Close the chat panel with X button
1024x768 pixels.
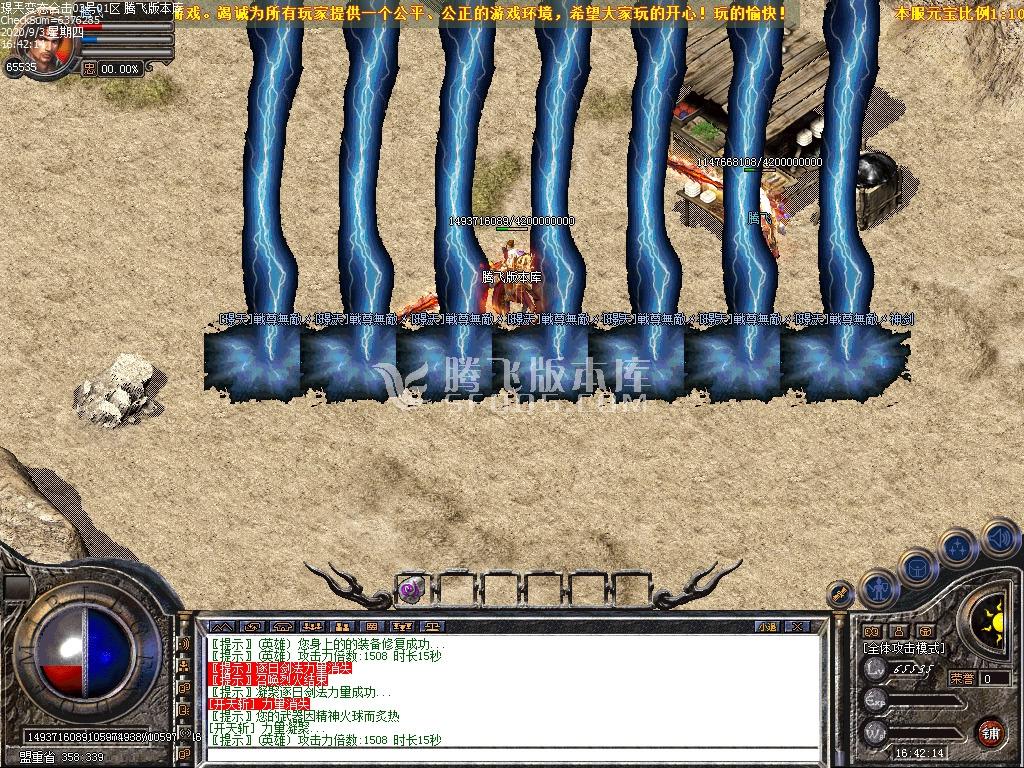(796, 626)
